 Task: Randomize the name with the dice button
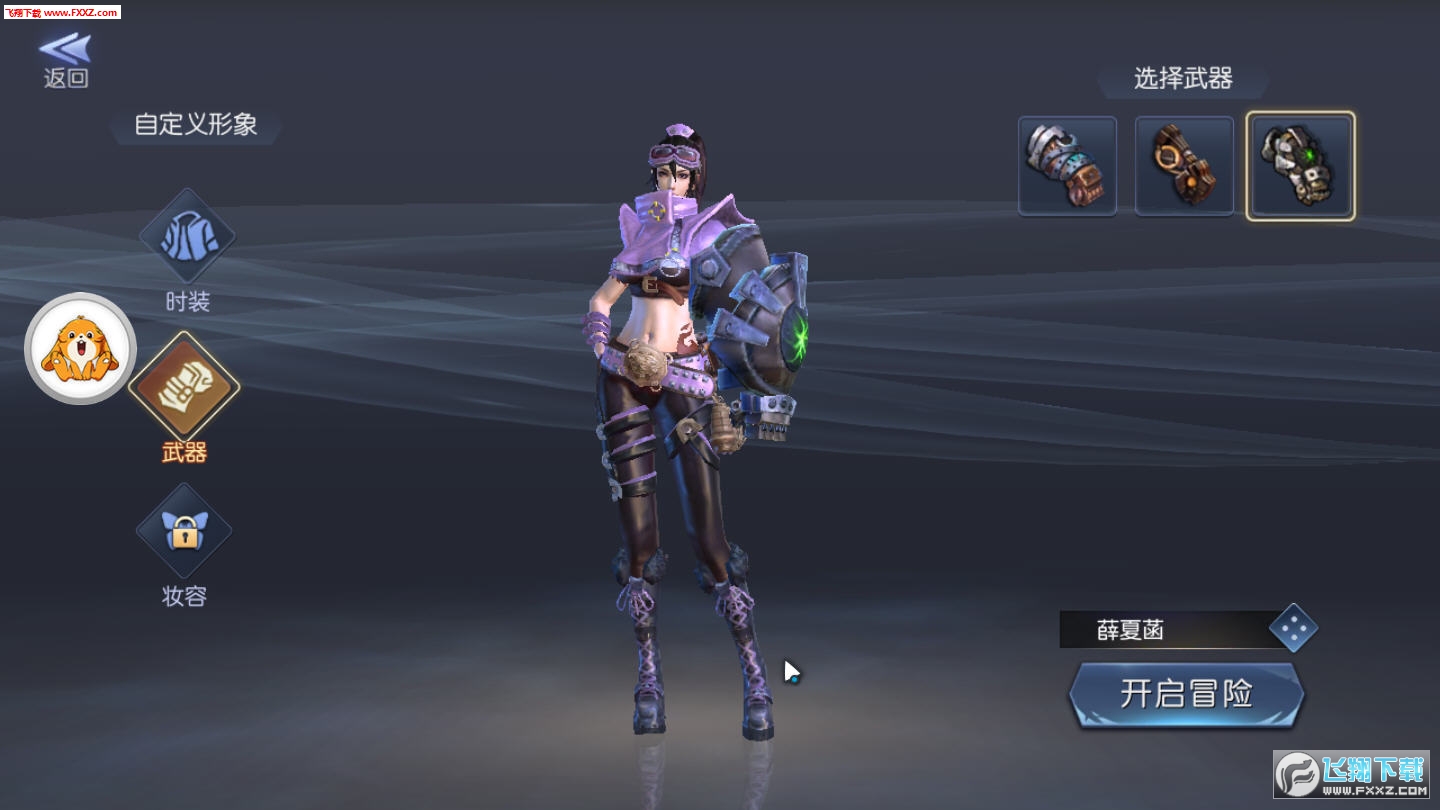(x=1293, y=628)
